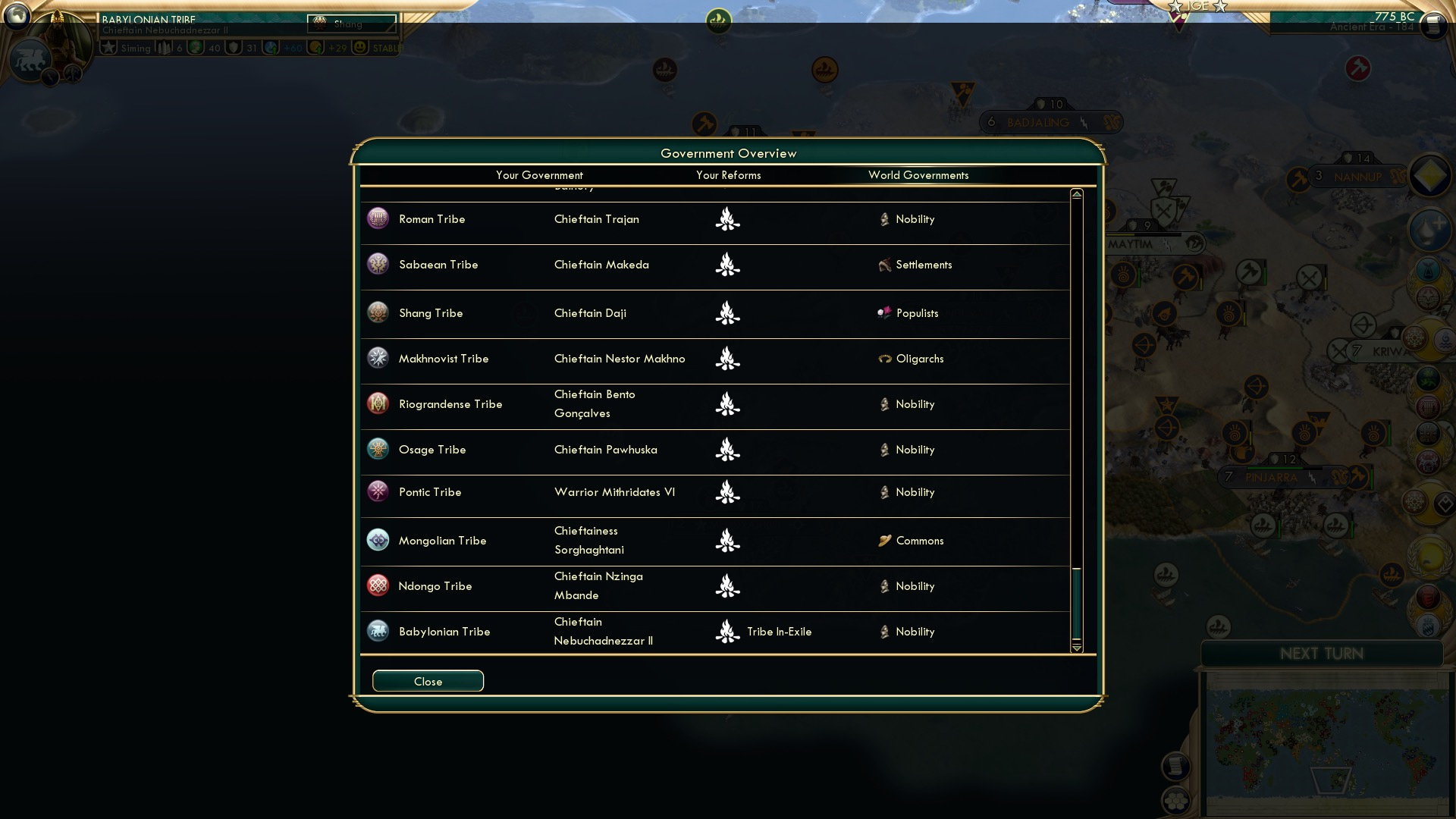Click the Commons icon next to Mongolian Tribe

pyautogui.click(x=884, y=541)
